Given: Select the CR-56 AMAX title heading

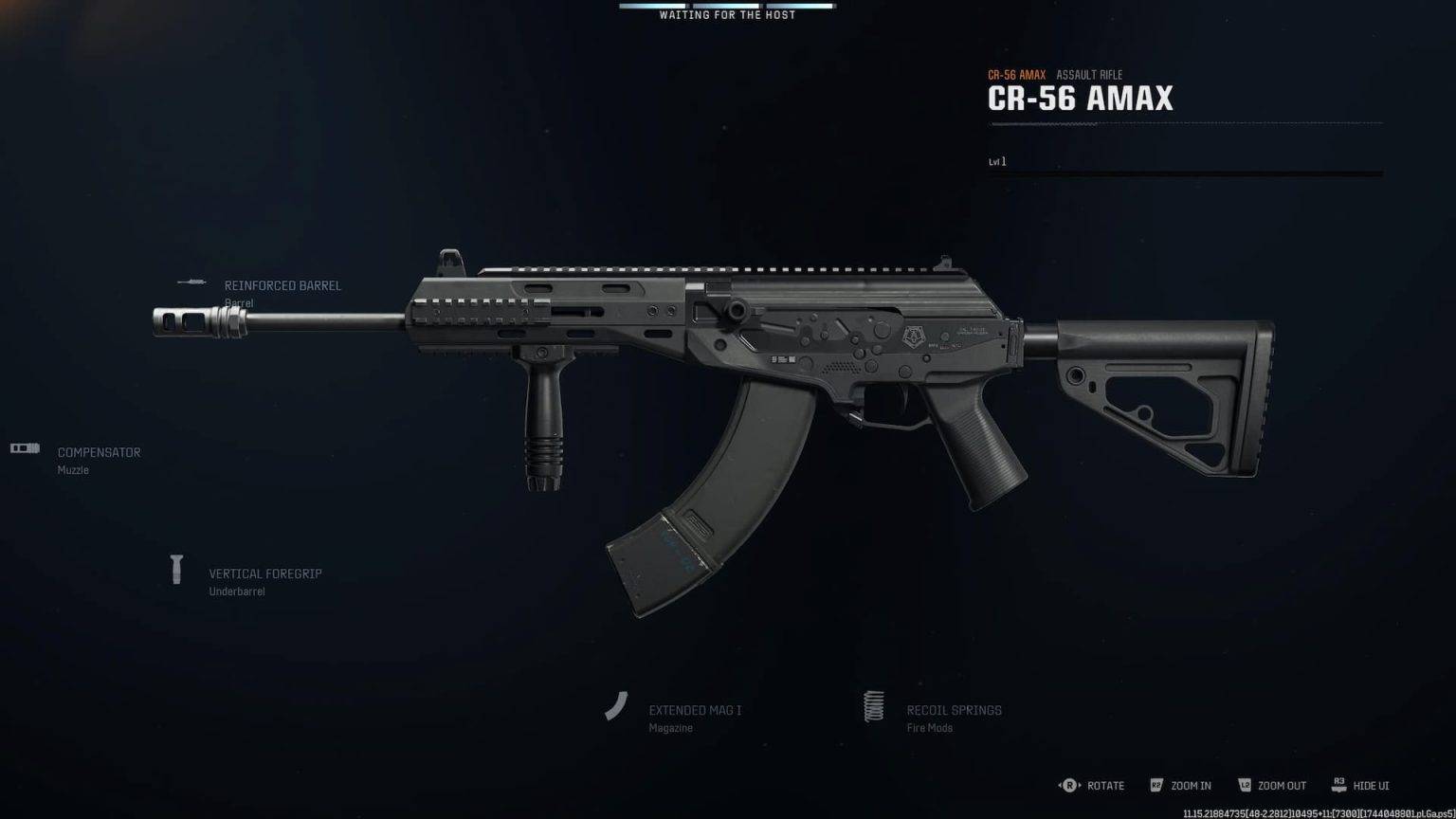Looking at the screenshot, I should [x=1081, y=98].
